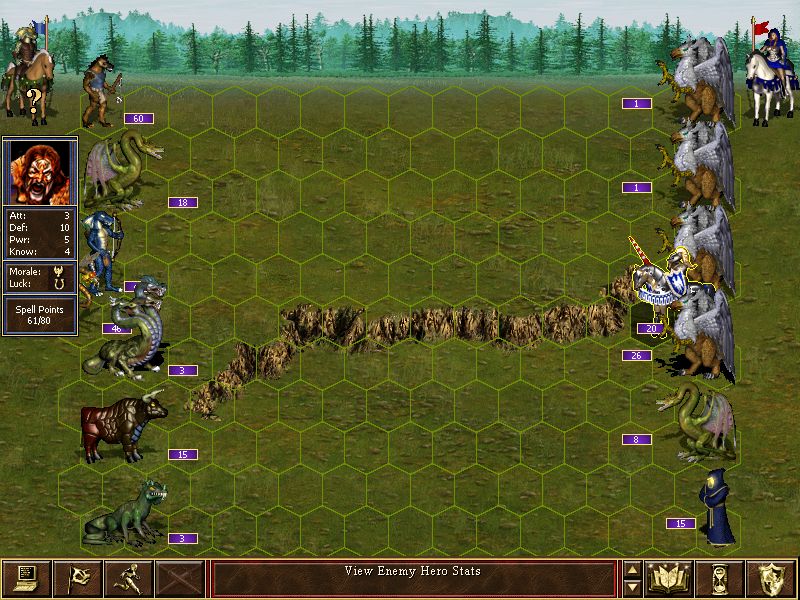Image resolution: width=800 pixels, height=600 pixels.
Task: Click the combat log down arrow
Action: click(632, 586)
